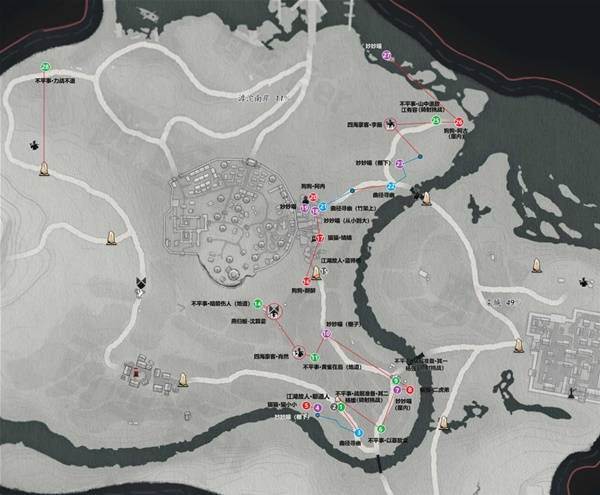Screen dimensions: 600x495
Task: Select green marker 6 labeled 不平事·口蜜腹剑
Action: 381,428
